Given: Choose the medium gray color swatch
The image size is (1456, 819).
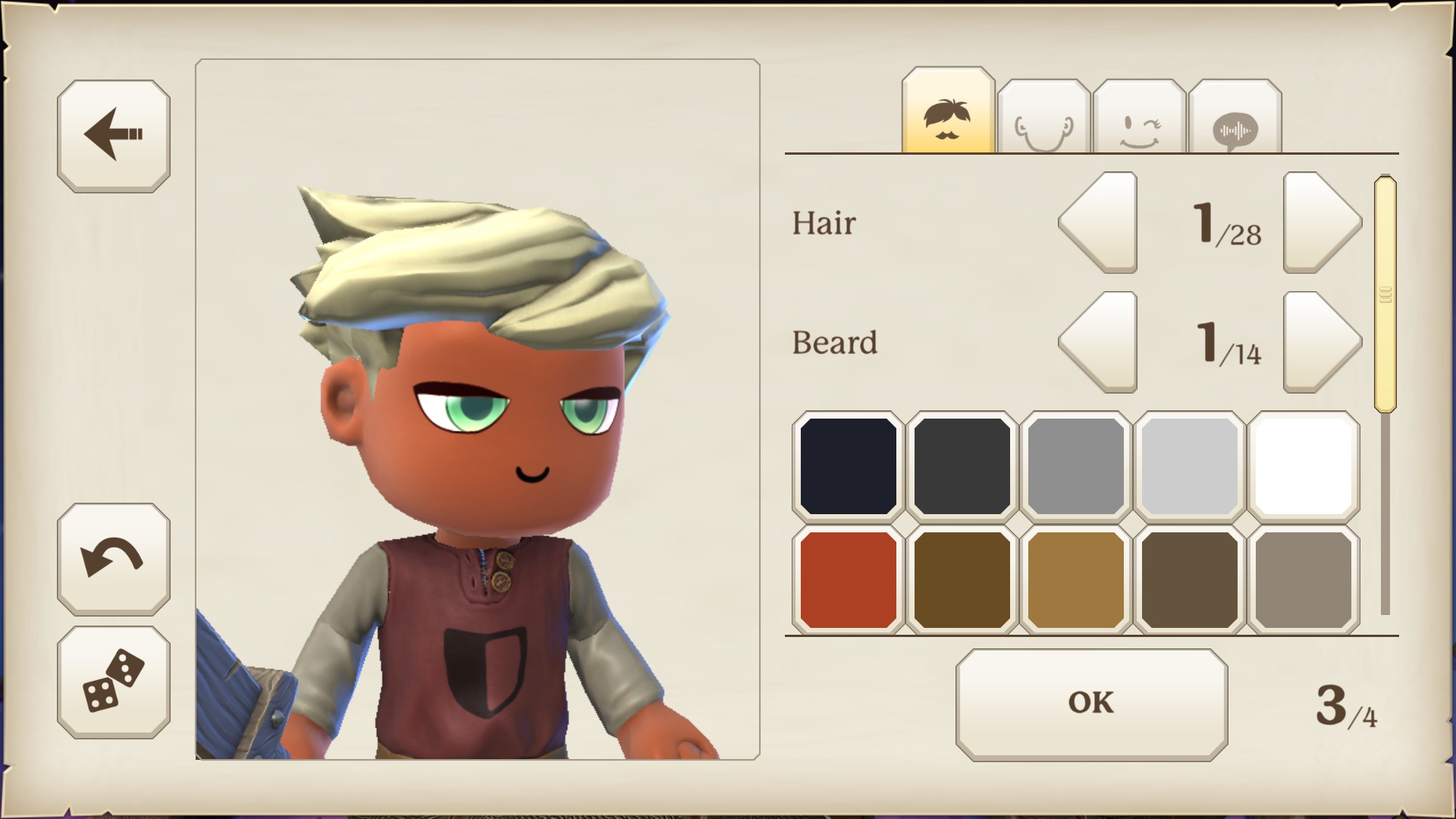Looking at the screenshot, I should tap(1075, 466).
